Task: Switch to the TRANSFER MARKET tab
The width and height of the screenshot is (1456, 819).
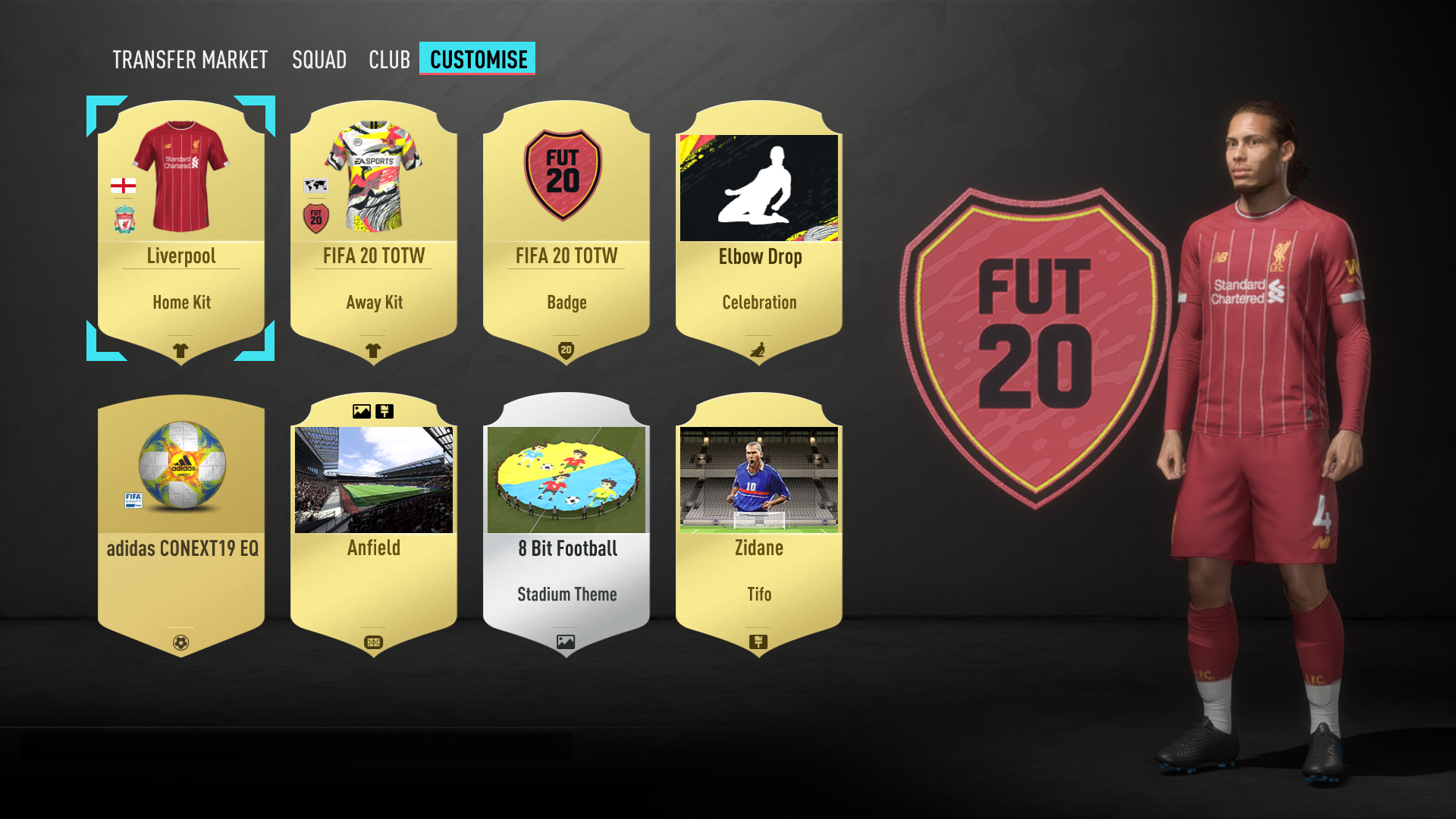Action: (190, 59)
